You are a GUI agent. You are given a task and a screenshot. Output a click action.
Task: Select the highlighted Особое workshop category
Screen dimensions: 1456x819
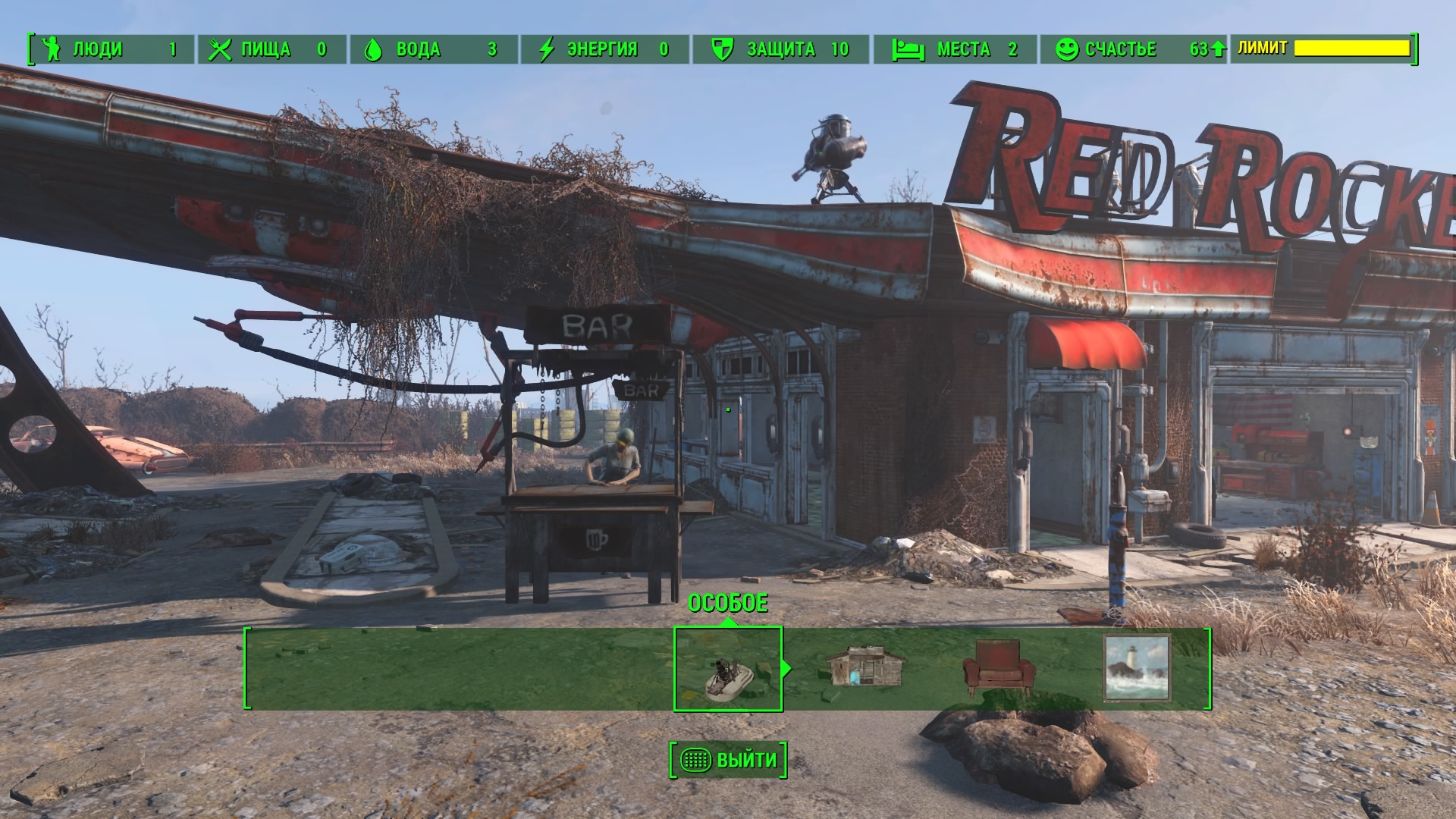728,669
